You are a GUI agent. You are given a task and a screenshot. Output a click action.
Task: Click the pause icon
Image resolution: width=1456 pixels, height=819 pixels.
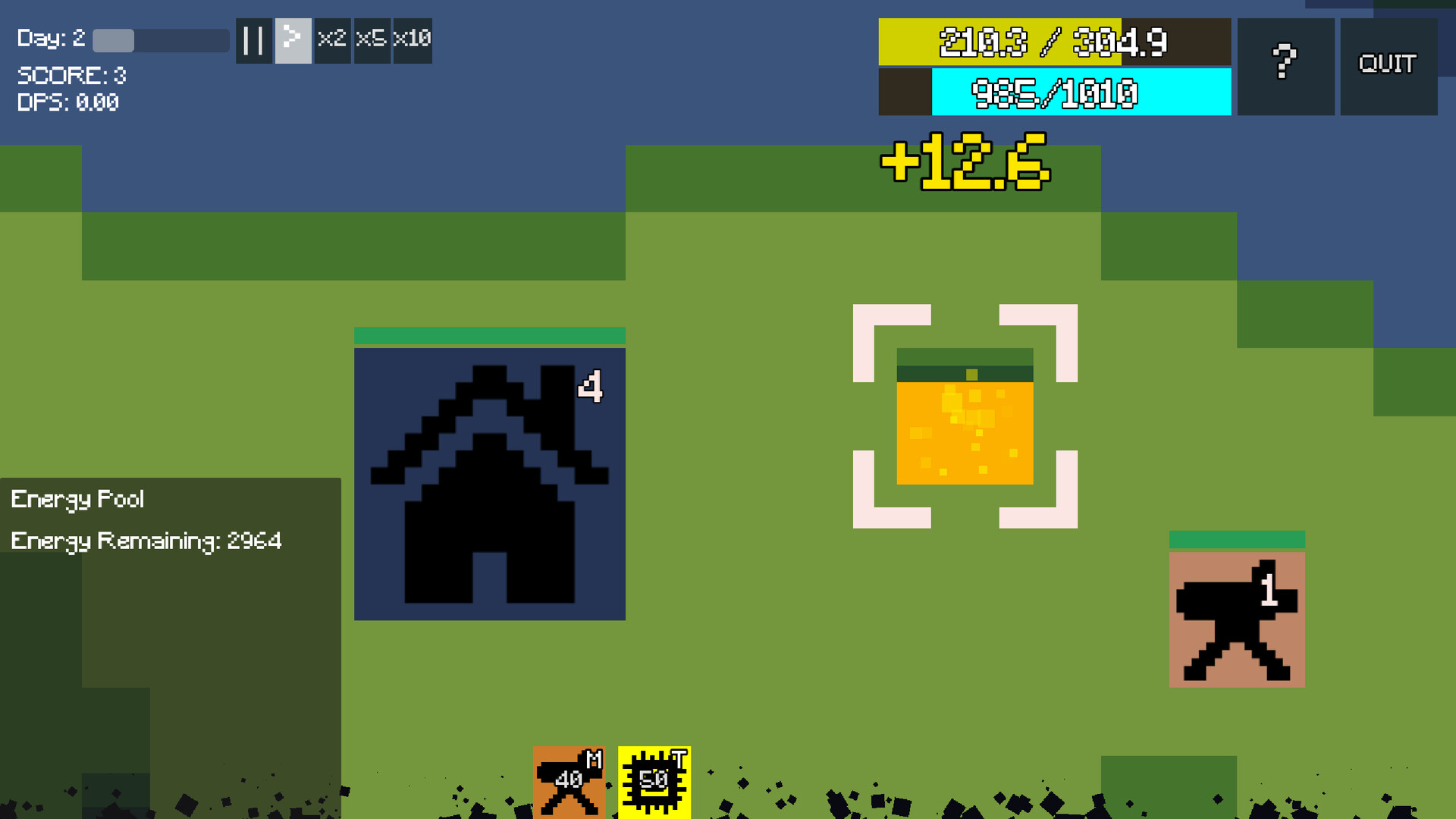(253, 40)
